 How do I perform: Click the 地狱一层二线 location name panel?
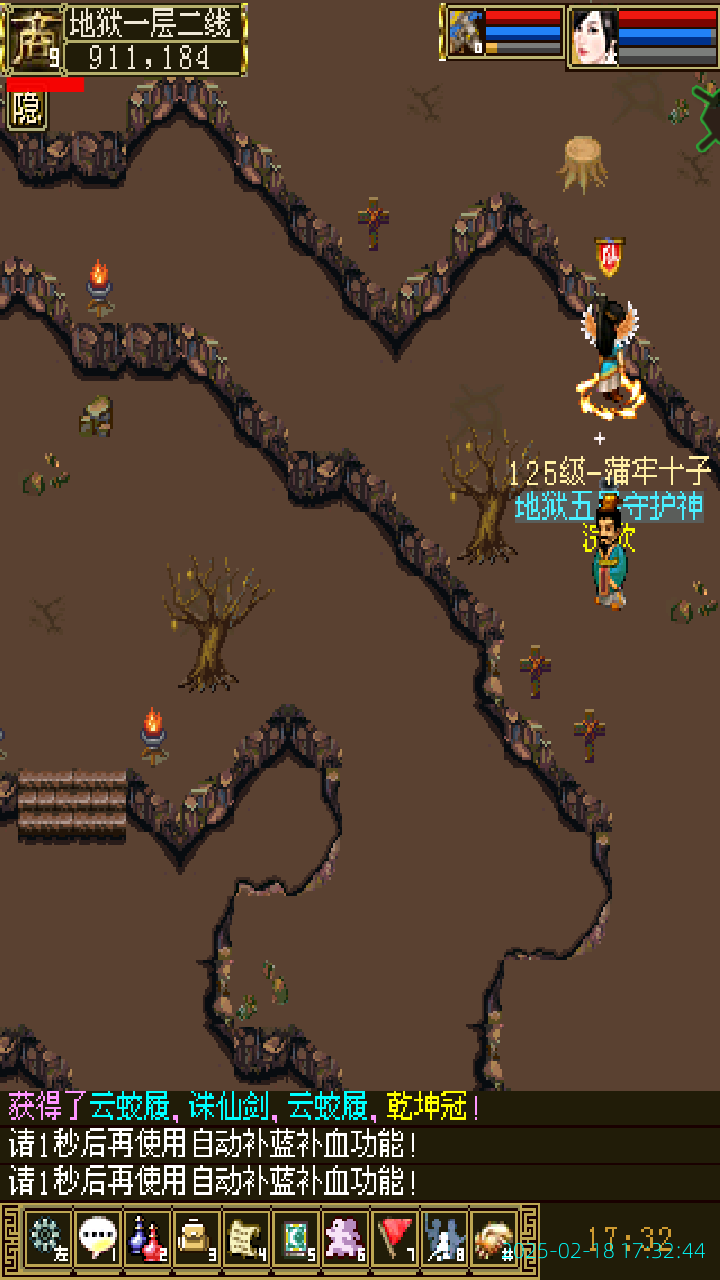point(155,21)
